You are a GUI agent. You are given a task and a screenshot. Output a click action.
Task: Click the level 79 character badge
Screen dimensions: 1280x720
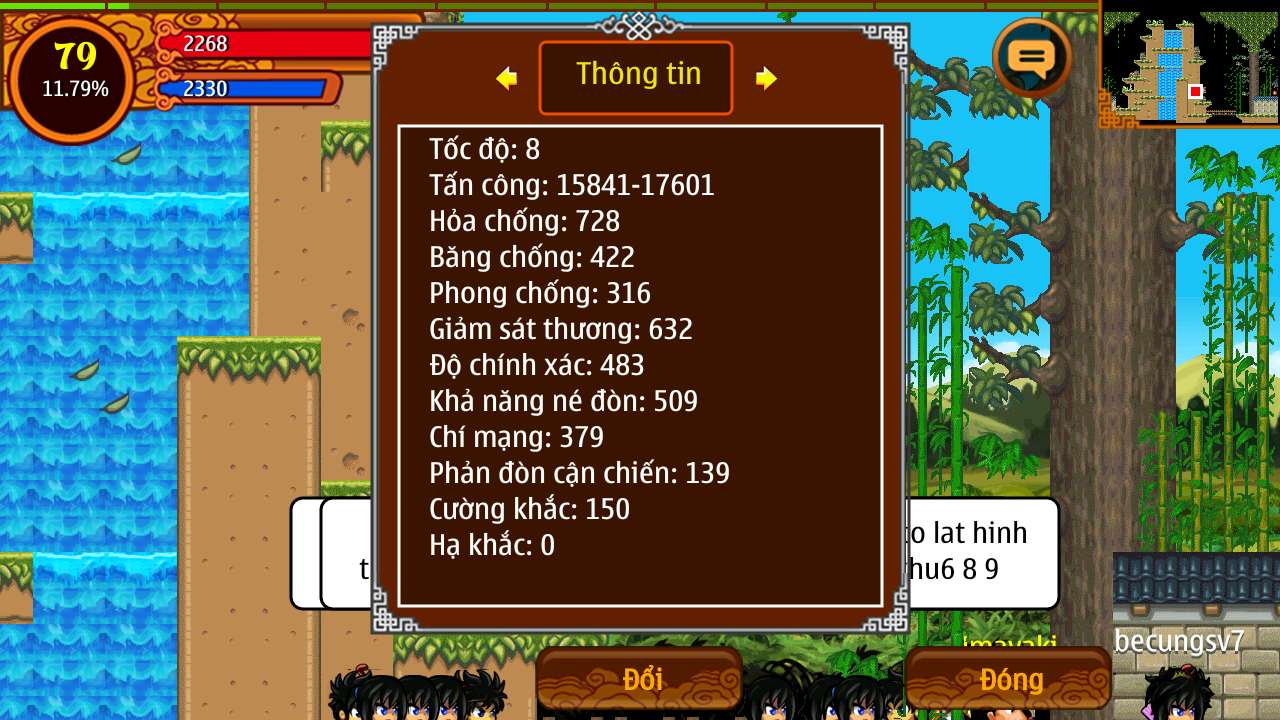click(75, 72)
